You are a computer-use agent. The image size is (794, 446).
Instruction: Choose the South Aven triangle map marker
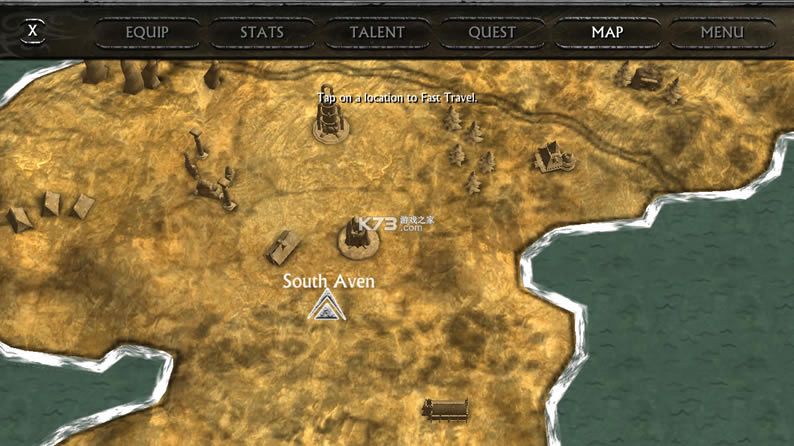tap(326, 306)
